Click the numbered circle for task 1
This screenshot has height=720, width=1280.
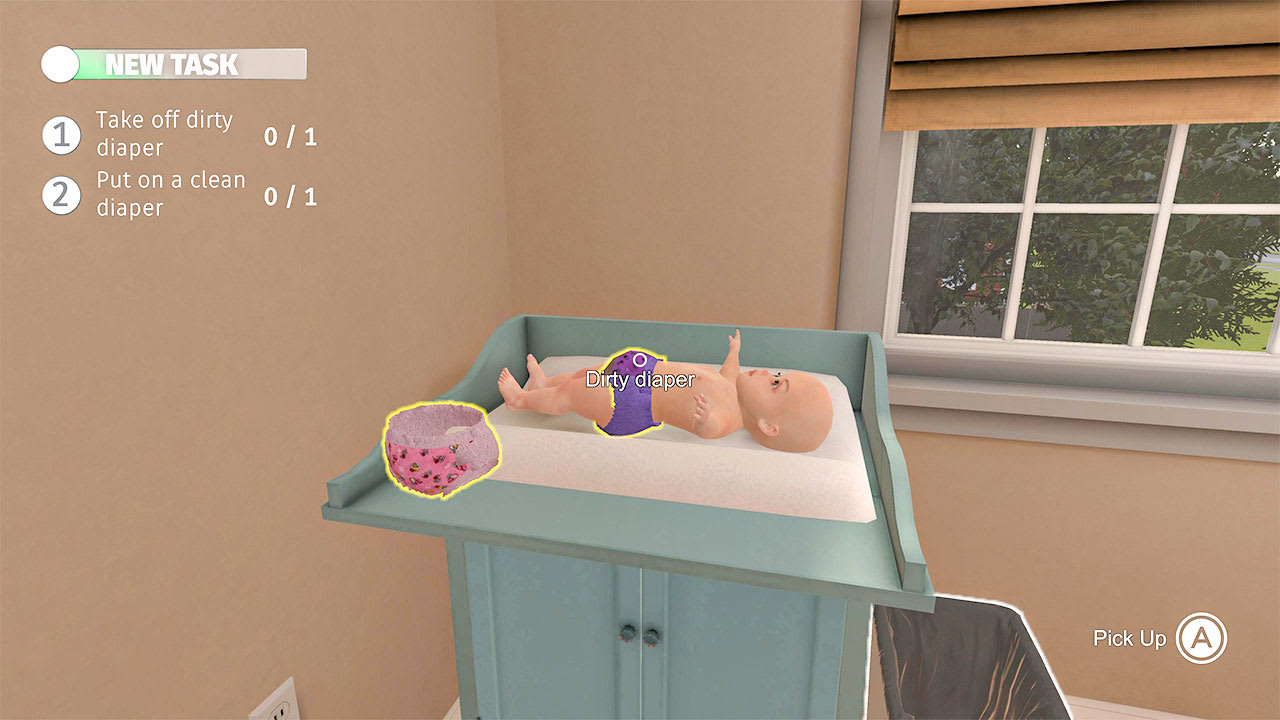(x=62, y=134)
